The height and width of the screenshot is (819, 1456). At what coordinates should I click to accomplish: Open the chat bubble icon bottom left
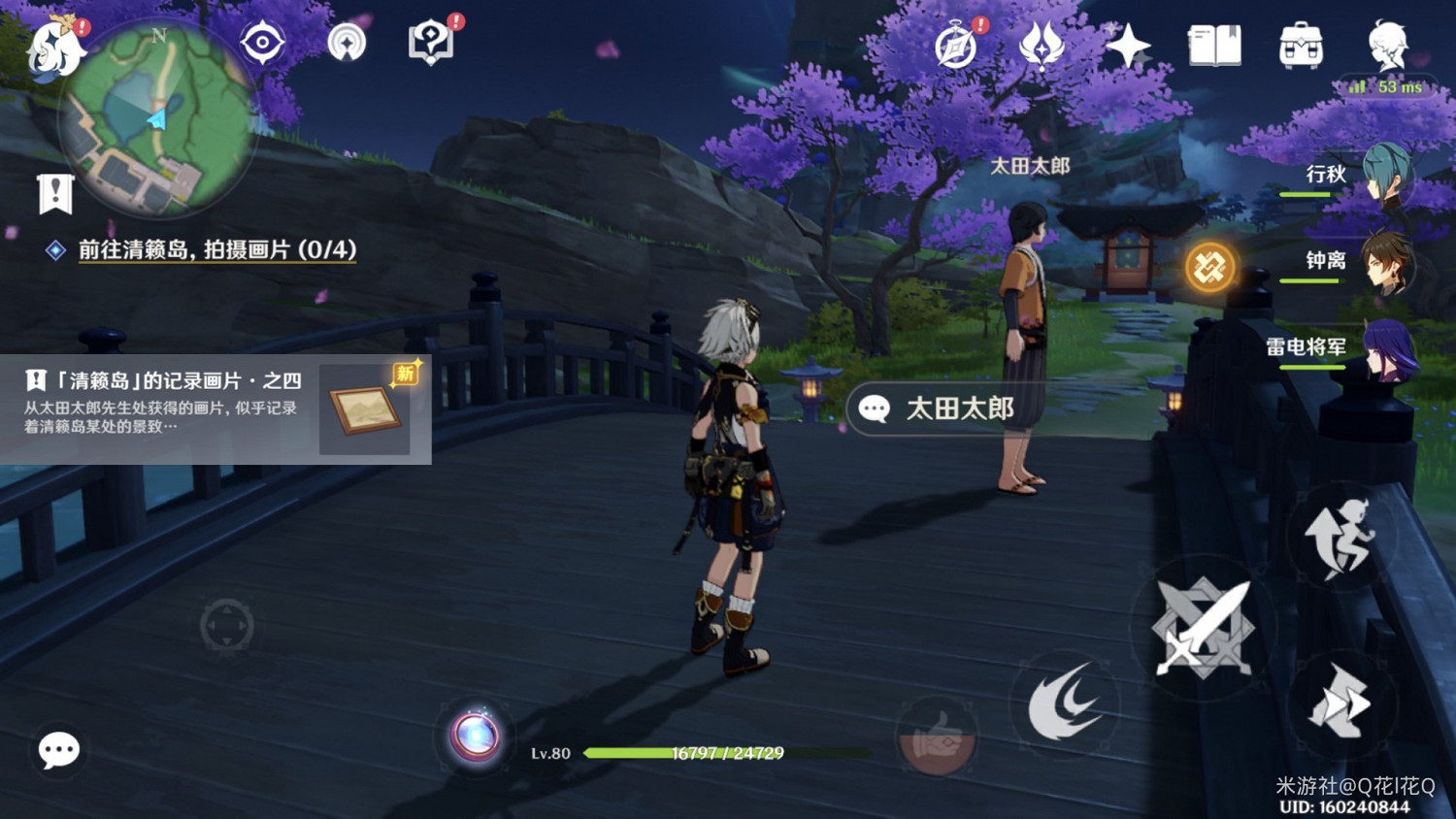pyautogui.click(x=58, y=752)
